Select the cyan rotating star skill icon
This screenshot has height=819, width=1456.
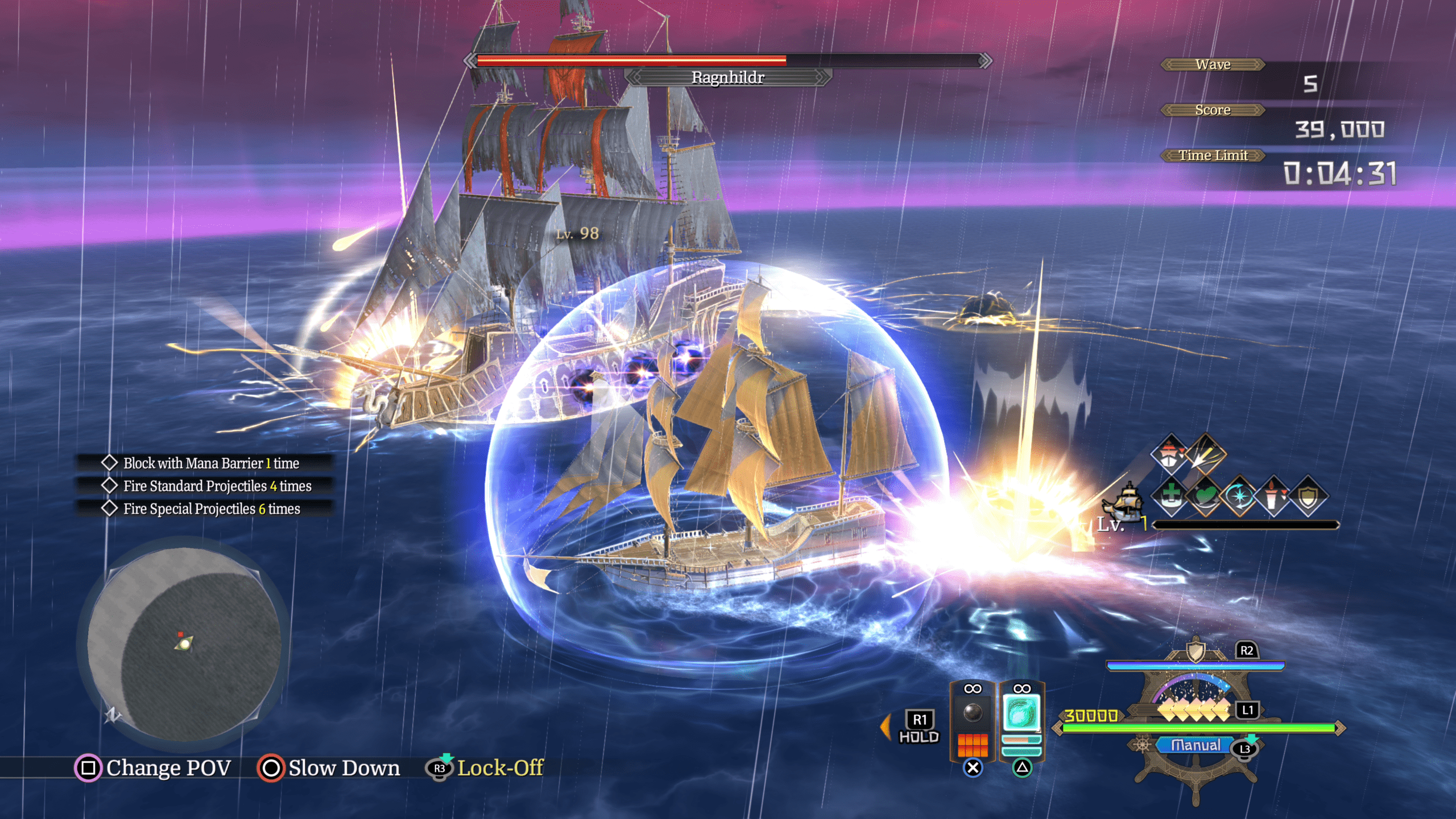point(1239,496)
